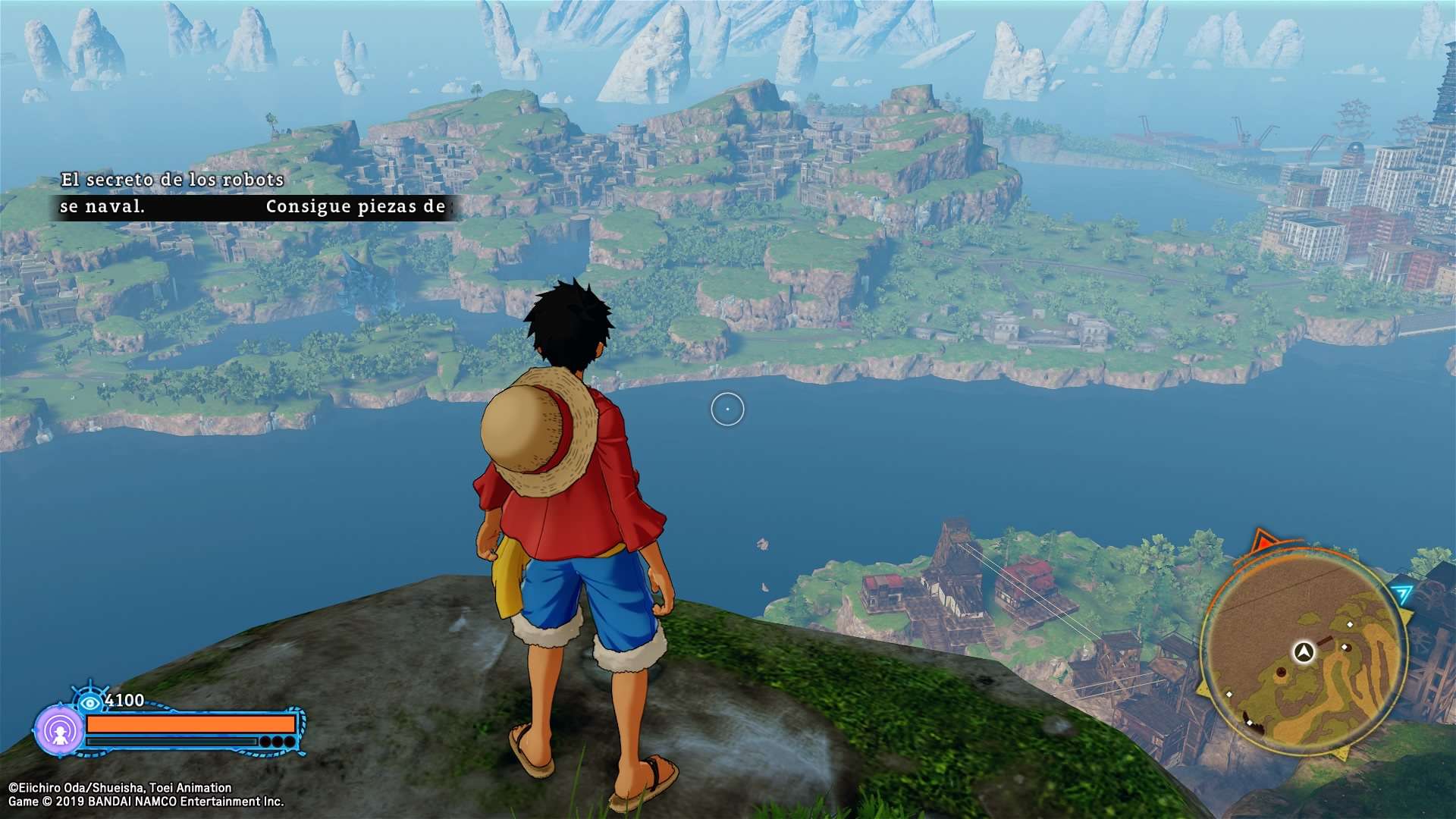Select the "El secreto de los robots" quest tracker
The height and width of the screenshot is (819, 1456).
(x=172, y=180)
